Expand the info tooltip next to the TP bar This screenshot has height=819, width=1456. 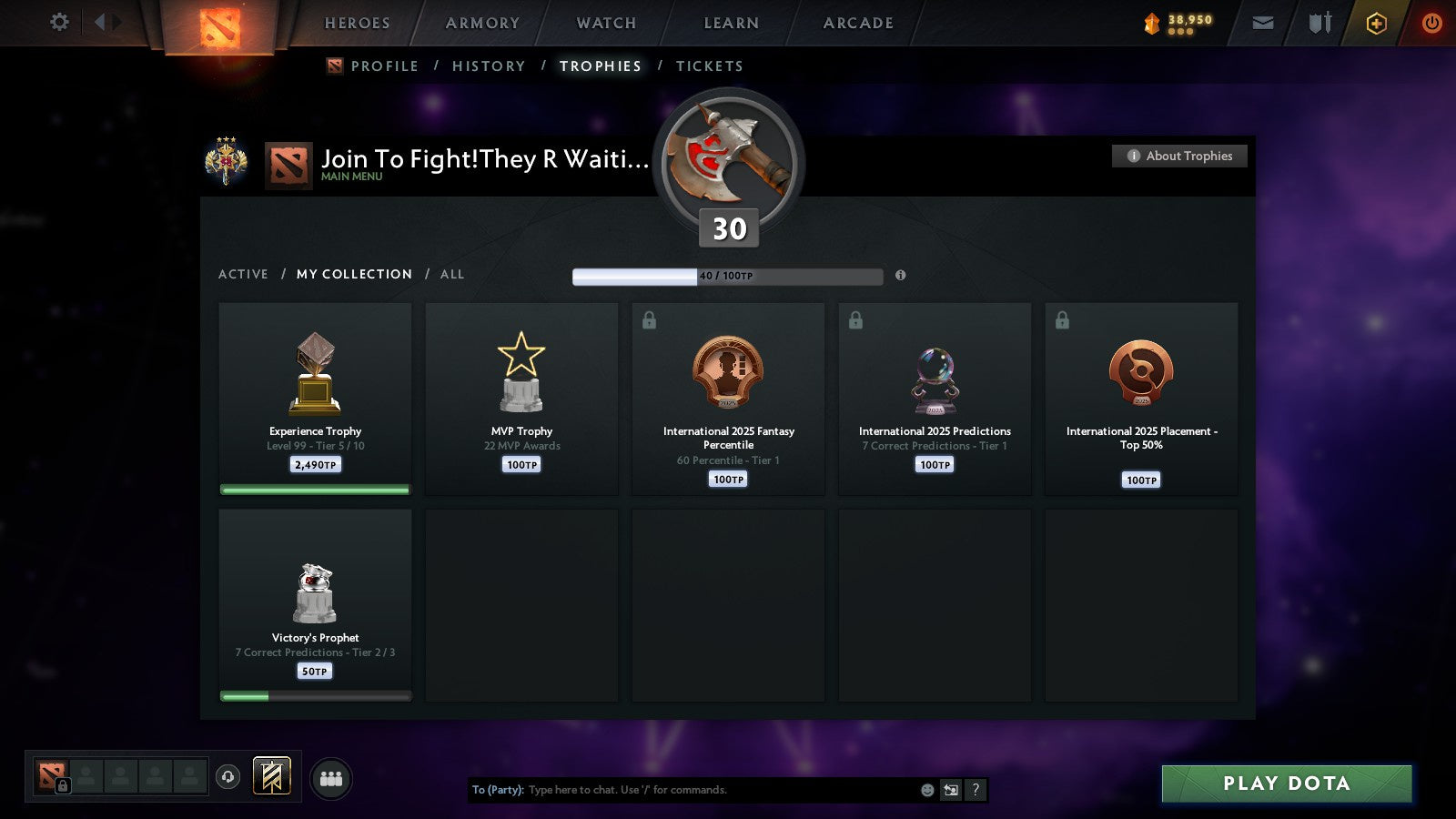tap(900, 276)
